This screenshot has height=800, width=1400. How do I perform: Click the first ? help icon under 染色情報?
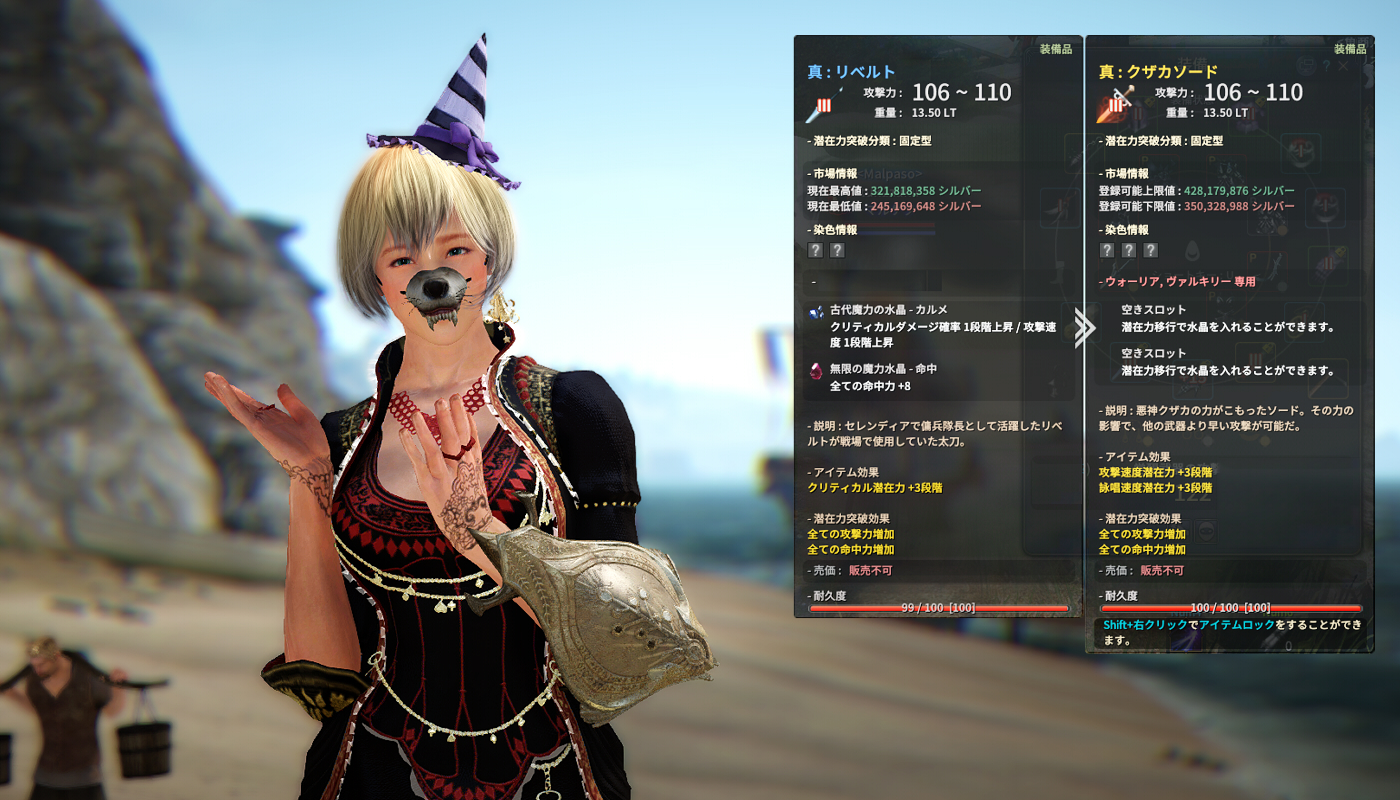pos(816,251)
